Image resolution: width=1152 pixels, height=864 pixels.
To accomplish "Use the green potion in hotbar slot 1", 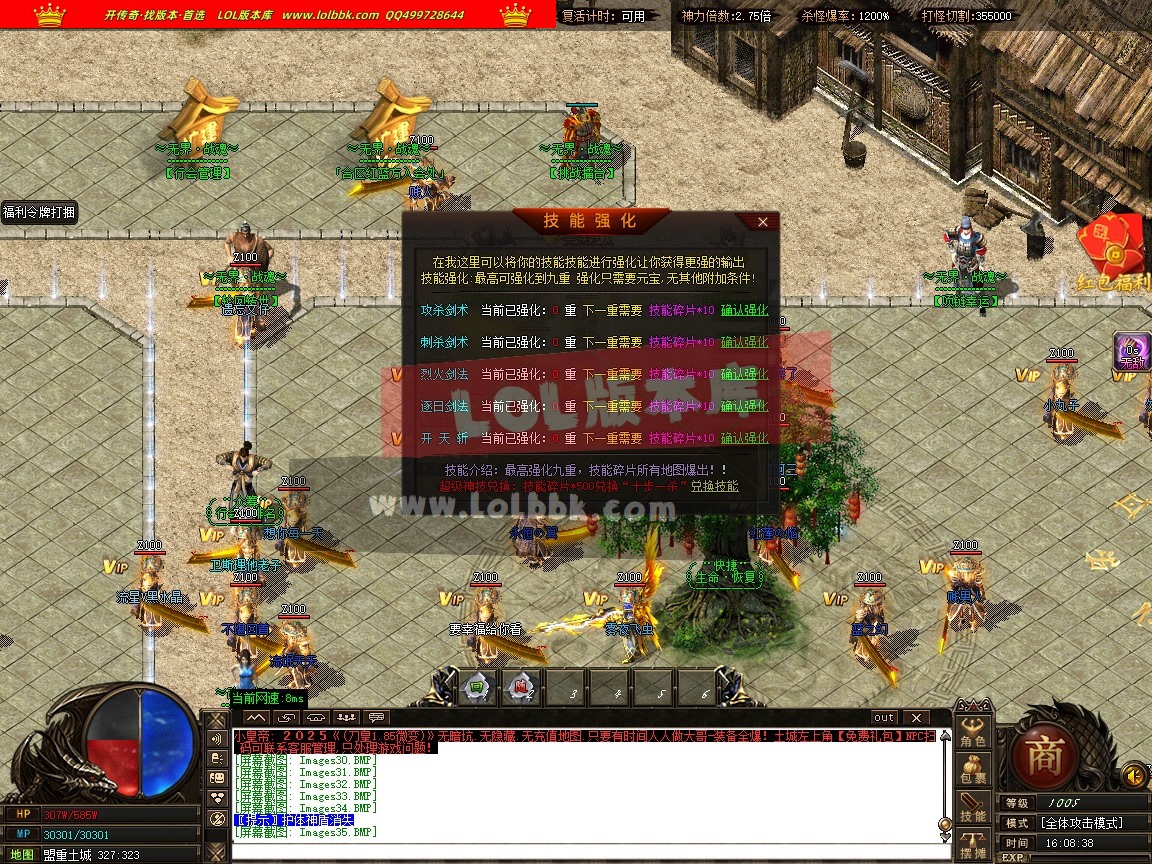I will pos(477,688).
